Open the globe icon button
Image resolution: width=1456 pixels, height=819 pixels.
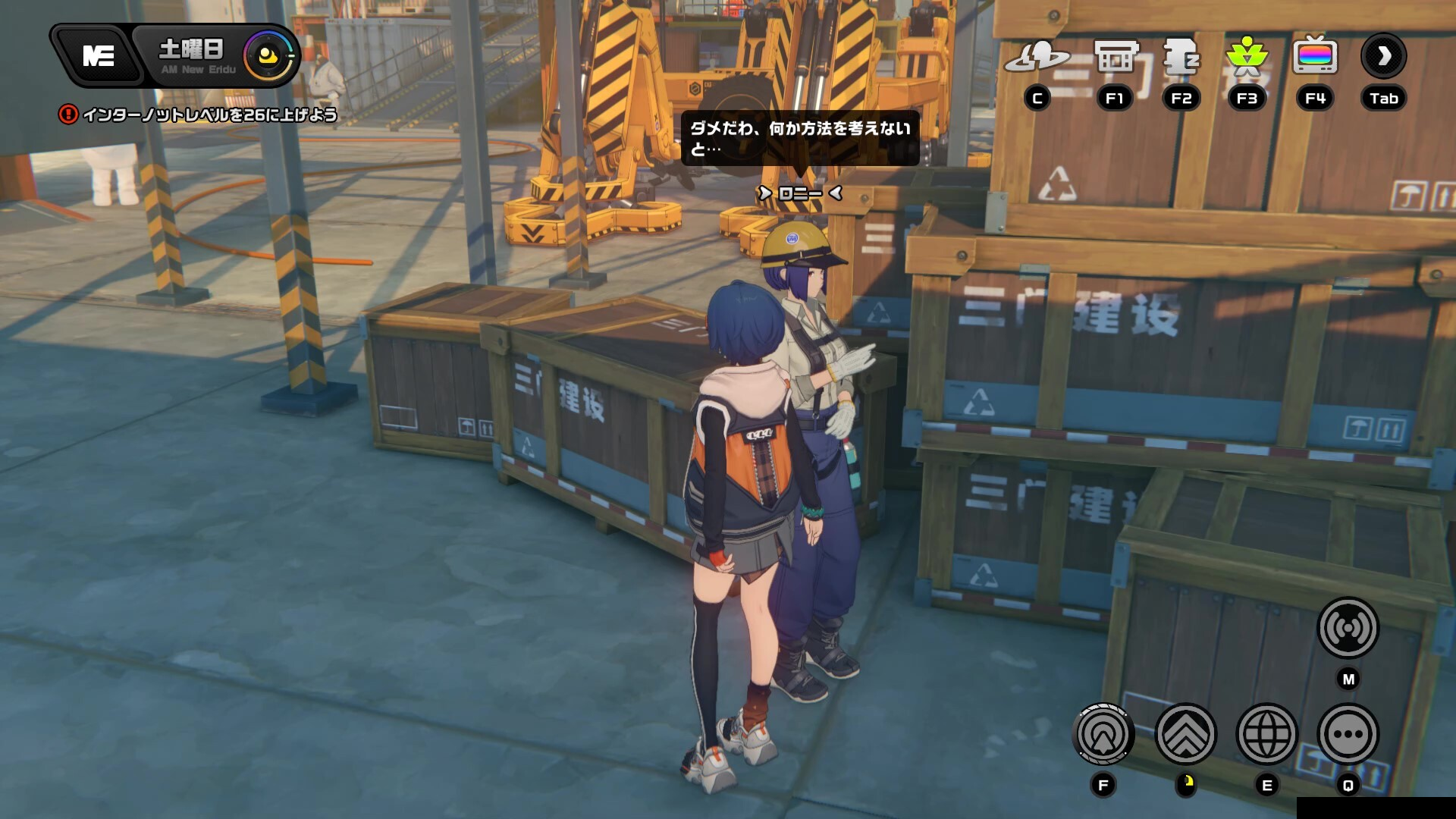pos(1266,734)
